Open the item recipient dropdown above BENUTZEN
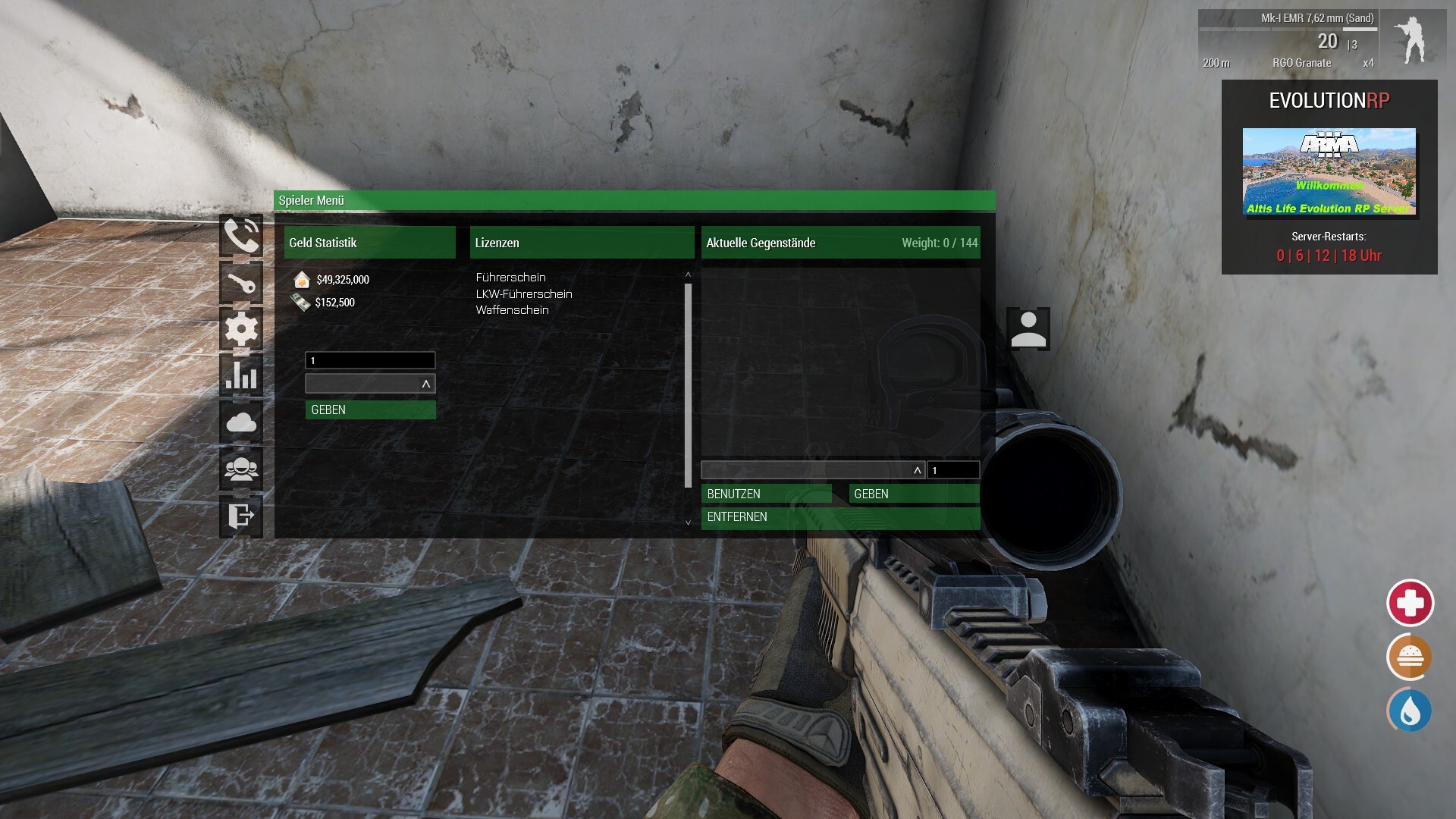The width and height of the screenshot is (1456, 819). pyautogui.click(x=812, y=470)
